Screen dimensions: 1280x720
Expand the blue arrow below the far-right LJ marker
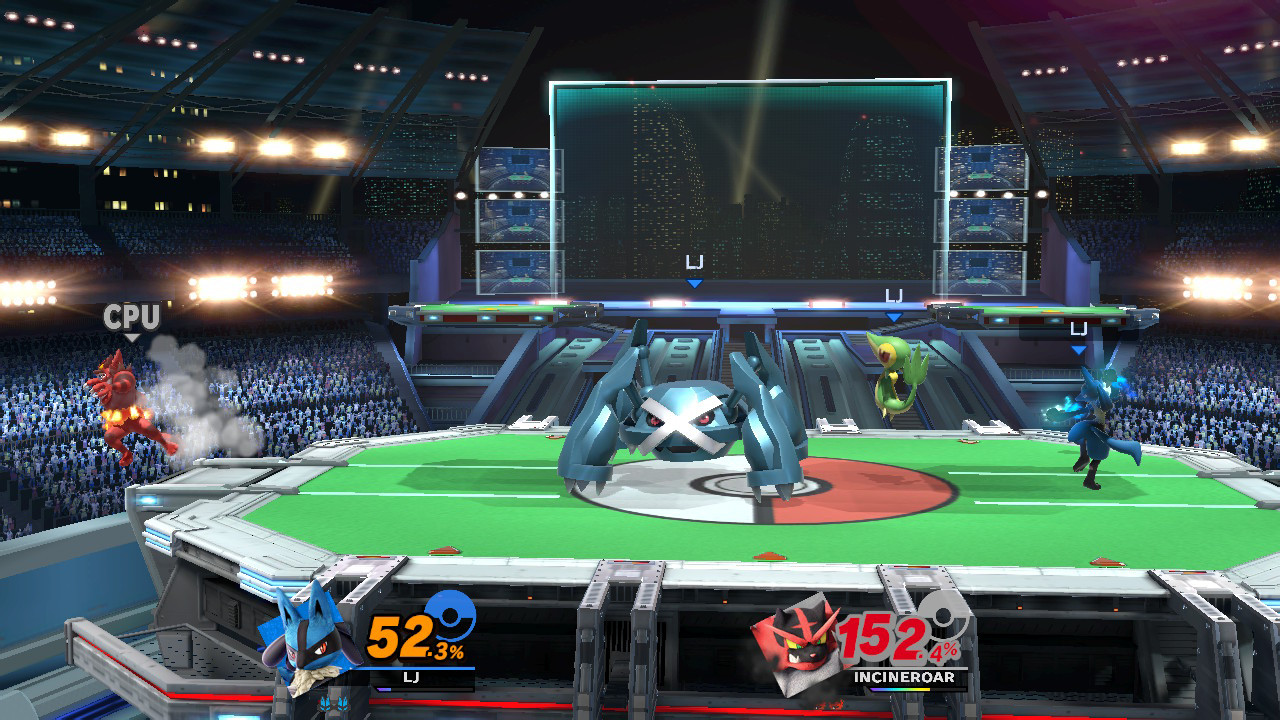click(x=1078, y=349)
